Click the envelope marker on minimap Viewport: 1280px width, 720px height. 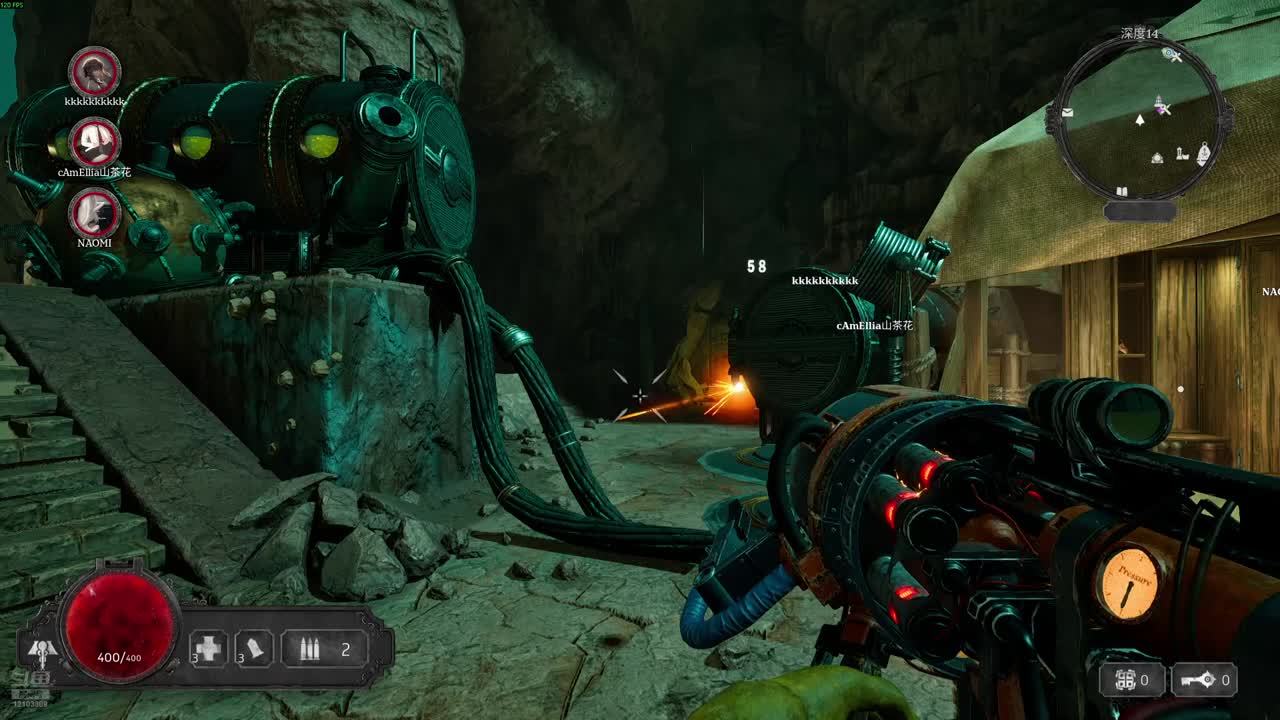point(1068,113)
